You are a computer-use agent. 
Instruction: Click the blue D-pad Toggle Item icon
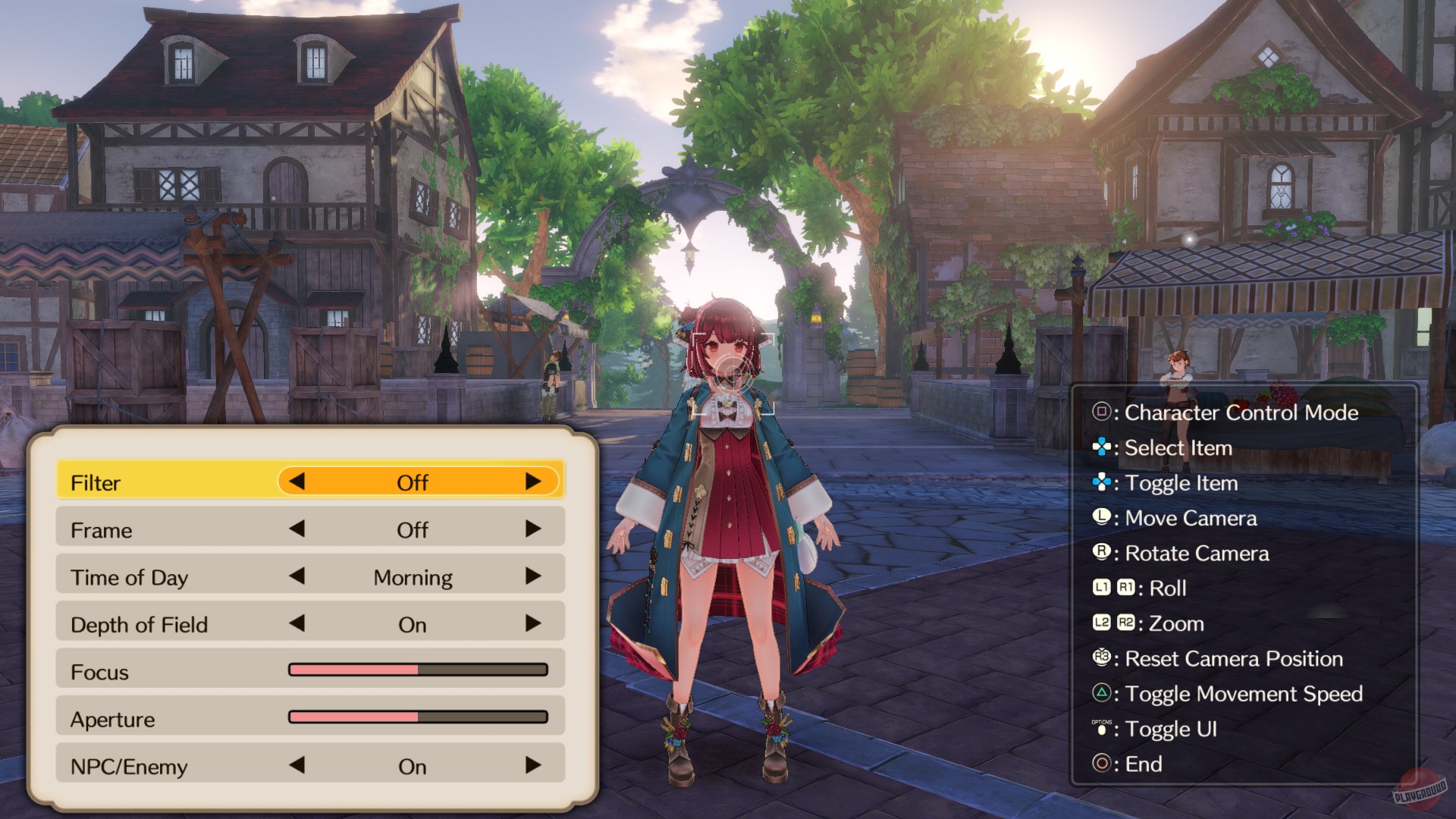[x=1101, y=483]
